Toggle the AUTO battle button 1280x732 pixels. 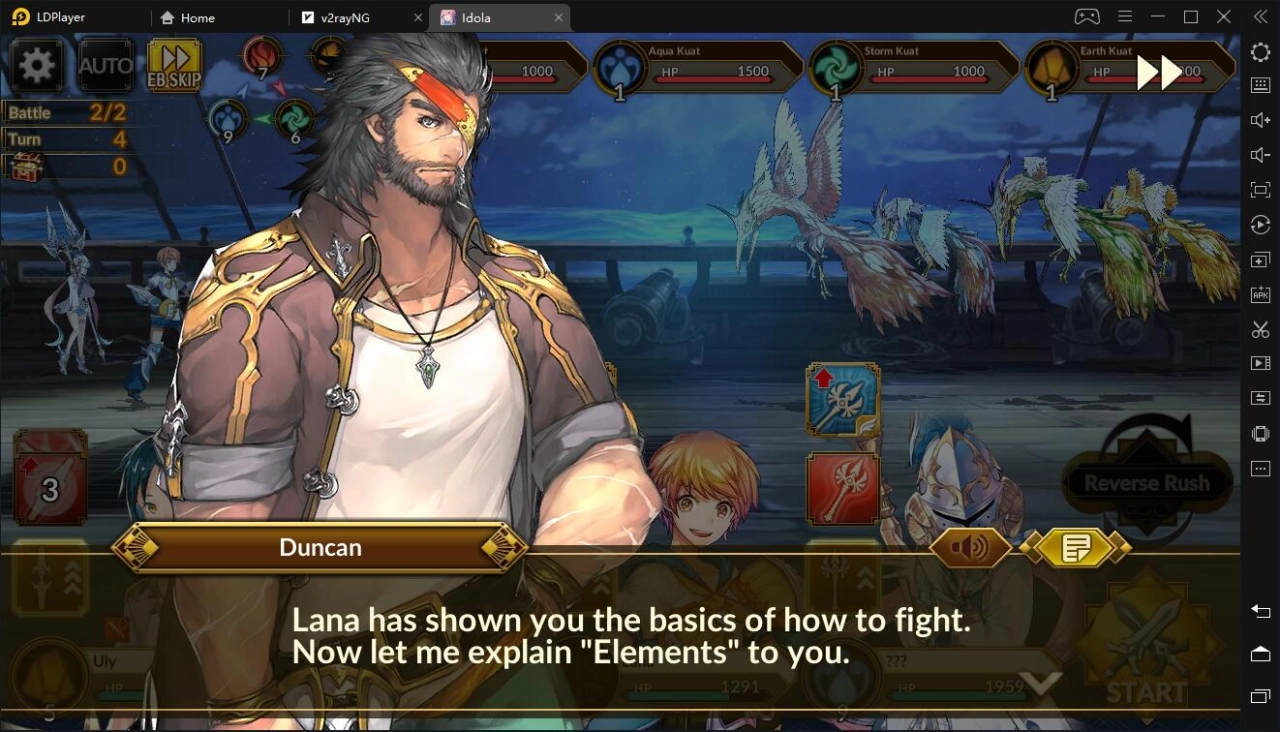tap(106, 66)
